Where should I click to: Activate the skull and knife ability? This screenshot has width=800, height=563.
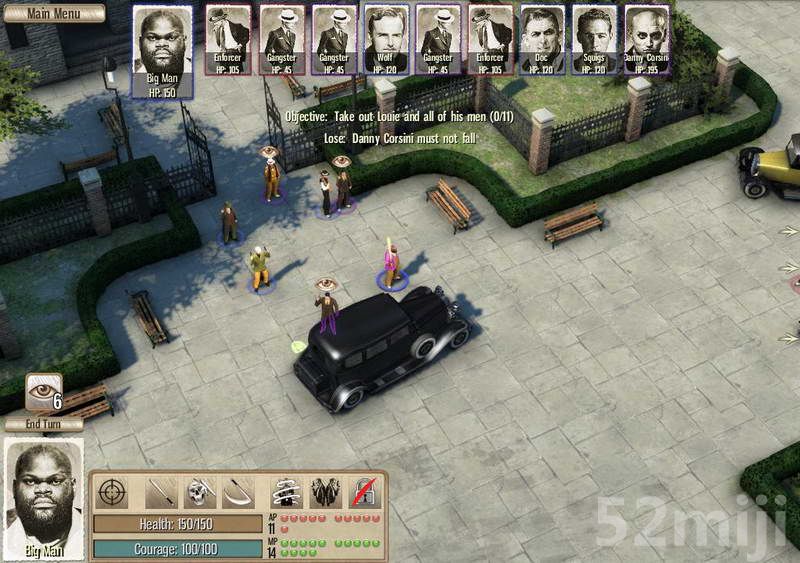point(200,492)
